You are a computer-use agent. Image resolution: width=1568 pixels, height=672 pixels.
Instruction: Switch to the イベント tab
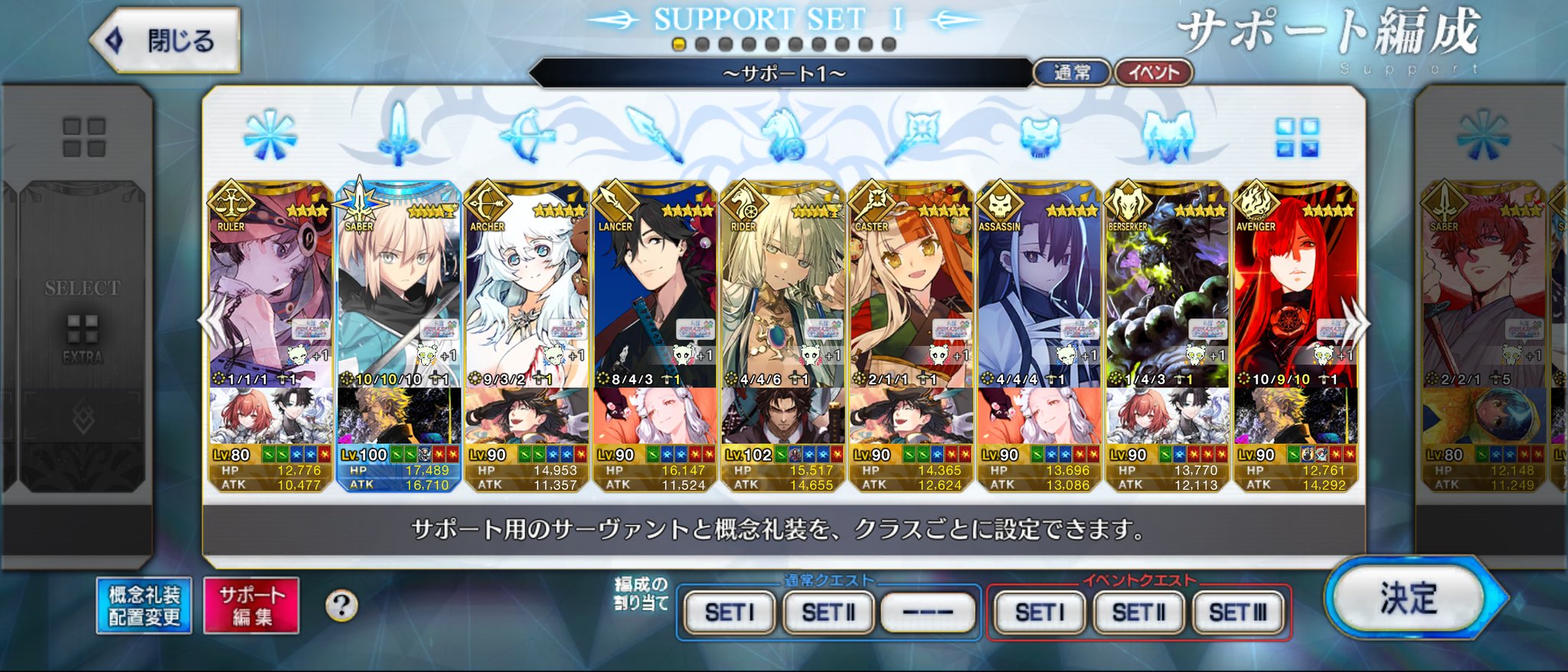[x=1153, y=73]
